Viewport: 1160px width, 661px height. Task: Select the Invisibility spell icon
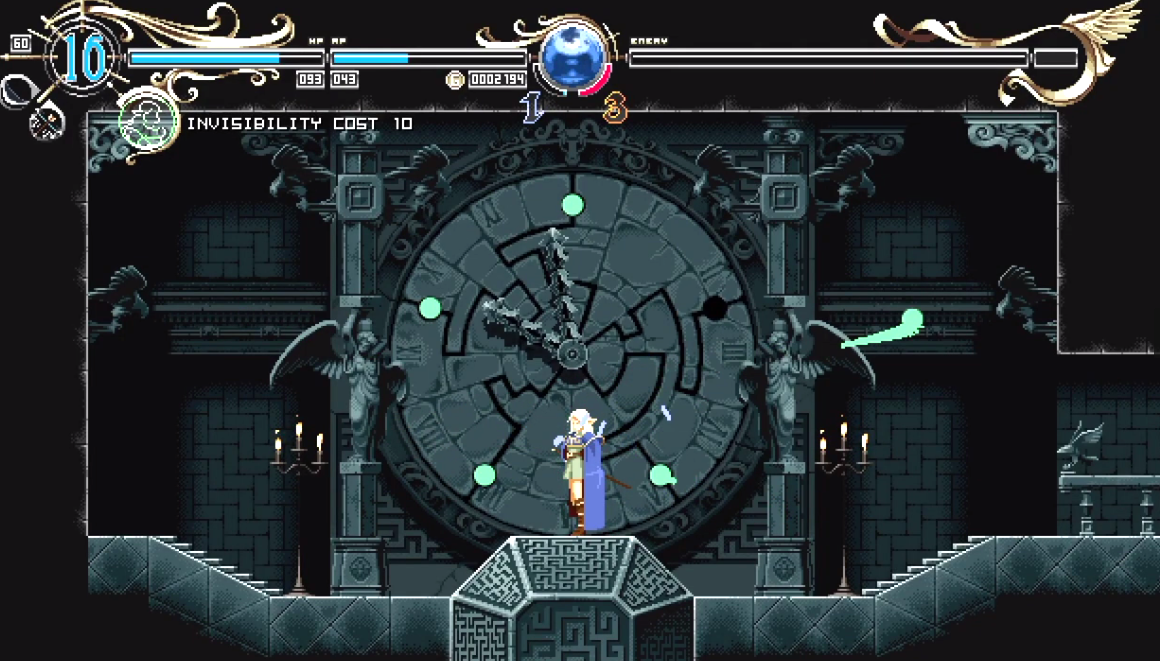pos(148,122)
